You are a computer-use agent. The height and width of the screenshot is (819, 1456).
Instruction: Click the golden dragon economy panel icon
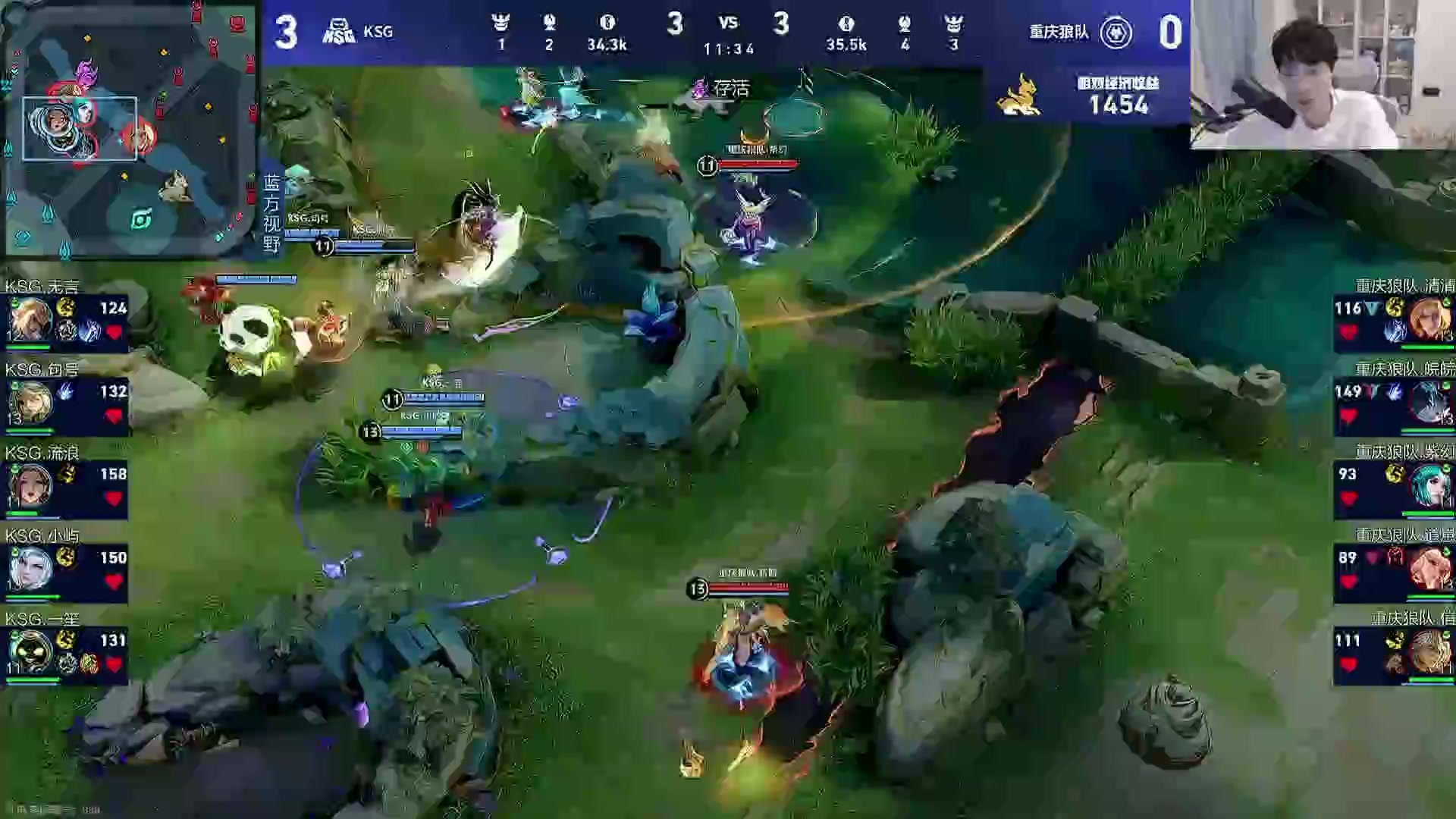coord(1018,95)
